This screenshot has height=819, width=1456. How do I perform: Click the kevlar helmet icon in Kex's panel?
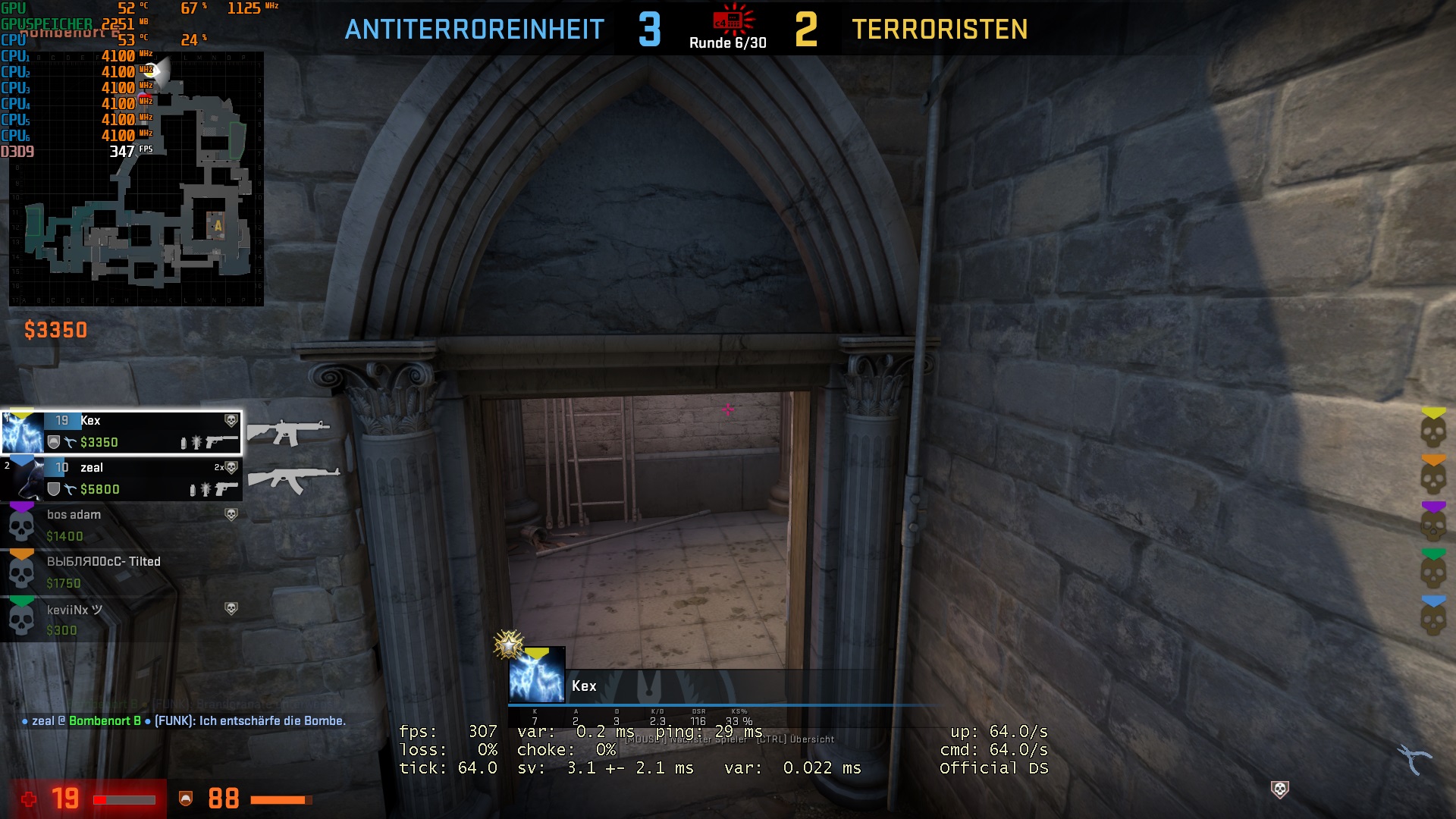coord(55,442)
